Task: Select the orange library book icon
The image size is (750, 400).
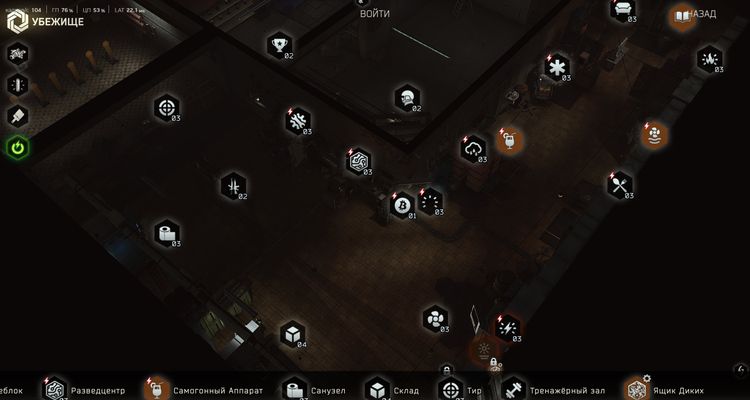Action: click(x=683, y=16)
